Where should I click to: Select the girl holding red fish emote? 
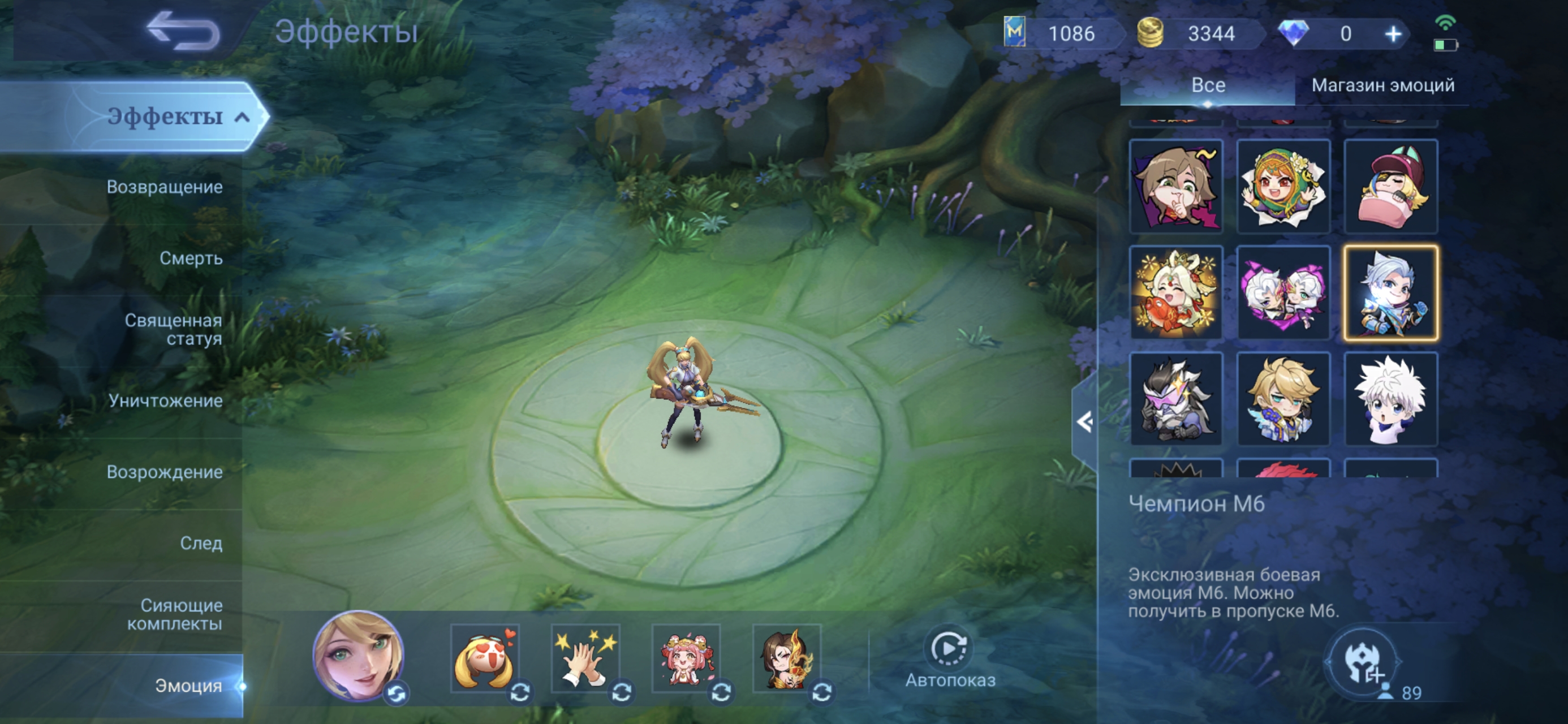[x=1176, y=293]
